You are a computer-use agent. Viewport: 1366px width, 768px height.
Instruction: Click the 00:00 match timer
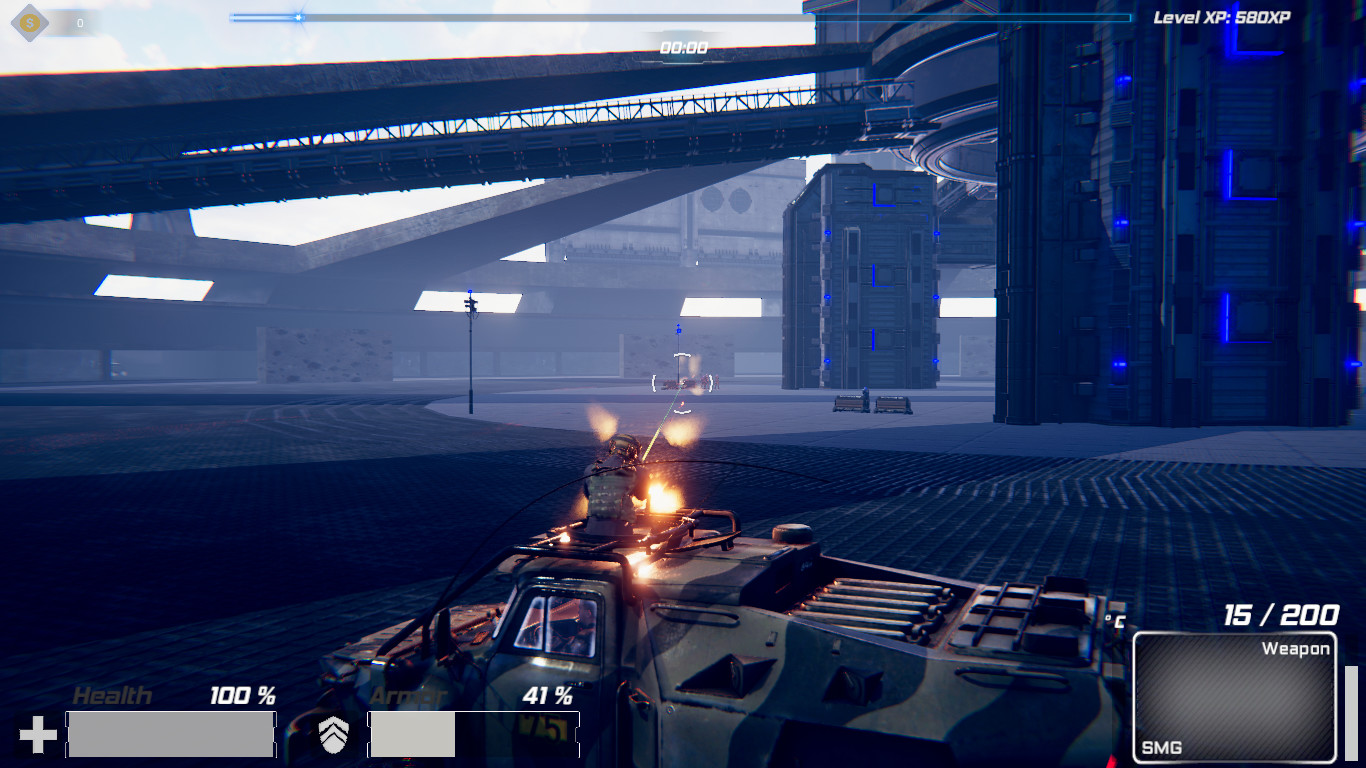683,46
